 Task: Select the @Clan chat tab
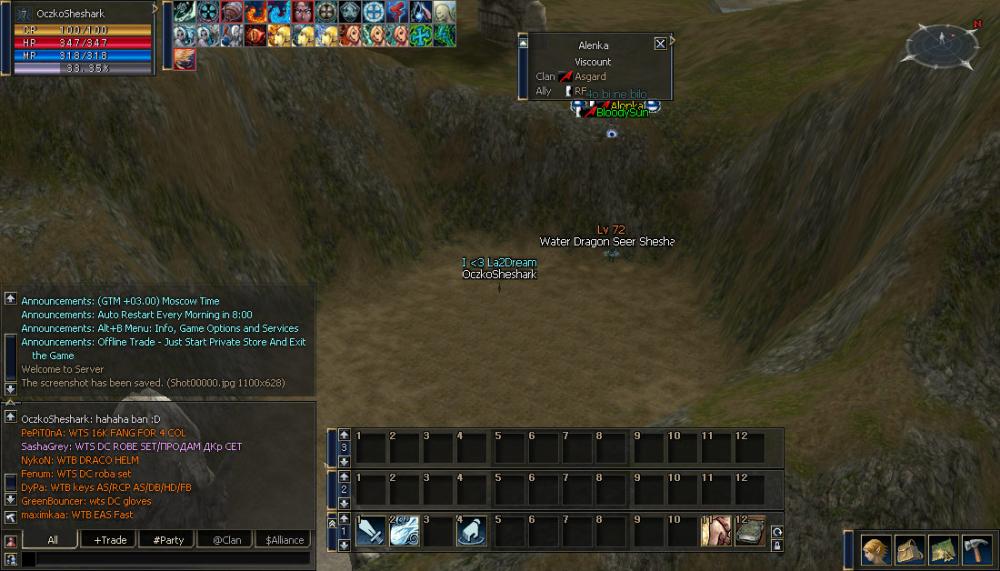click(225, 540)
